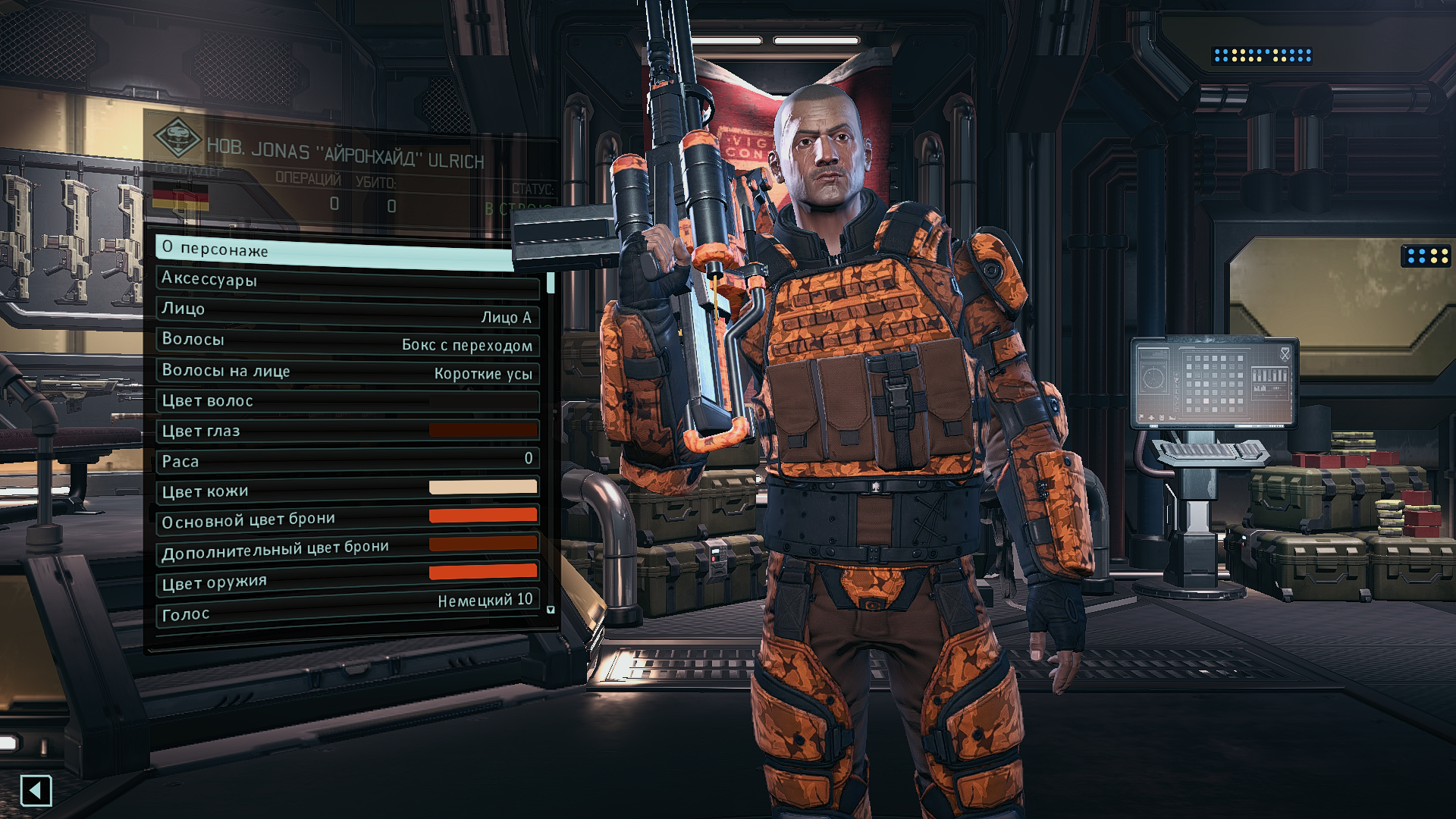Open the "Цвет оружия" weapon color row

point(347,579)
